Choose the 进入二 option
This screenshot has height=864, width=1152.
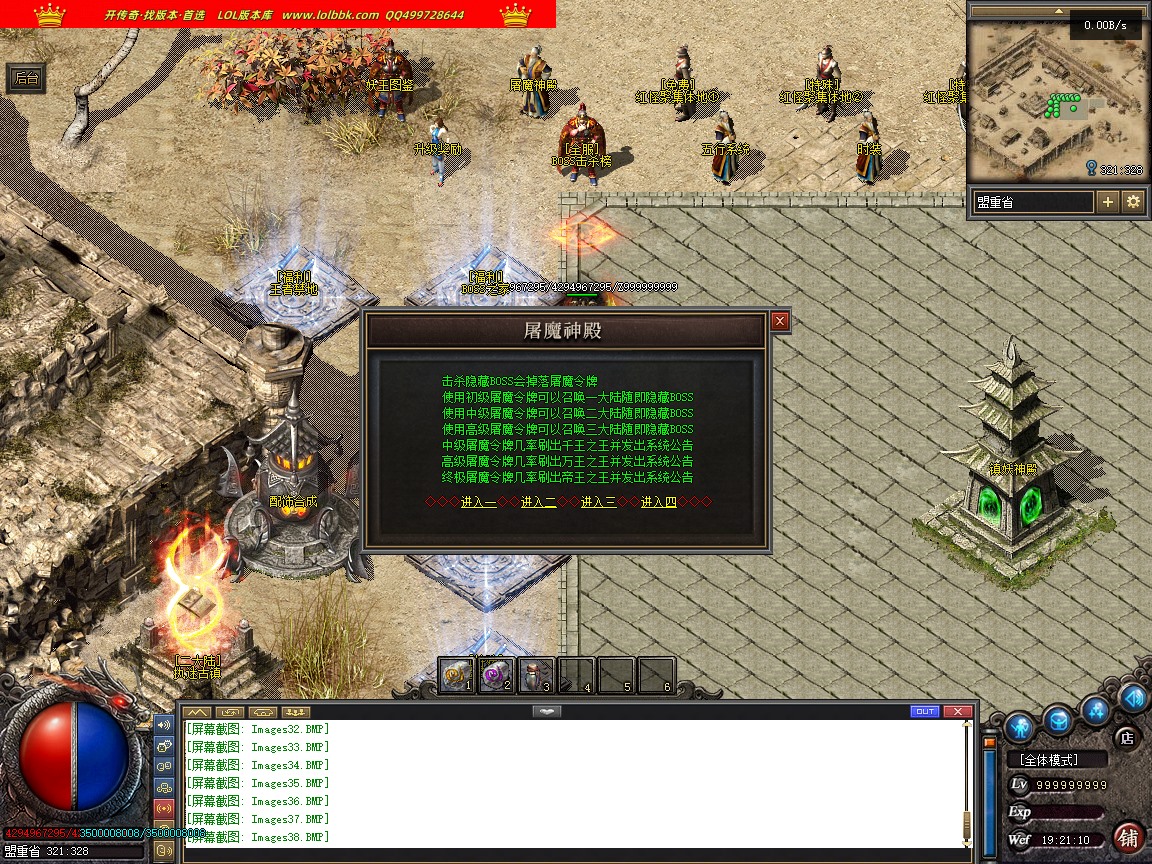coord(538,502)
